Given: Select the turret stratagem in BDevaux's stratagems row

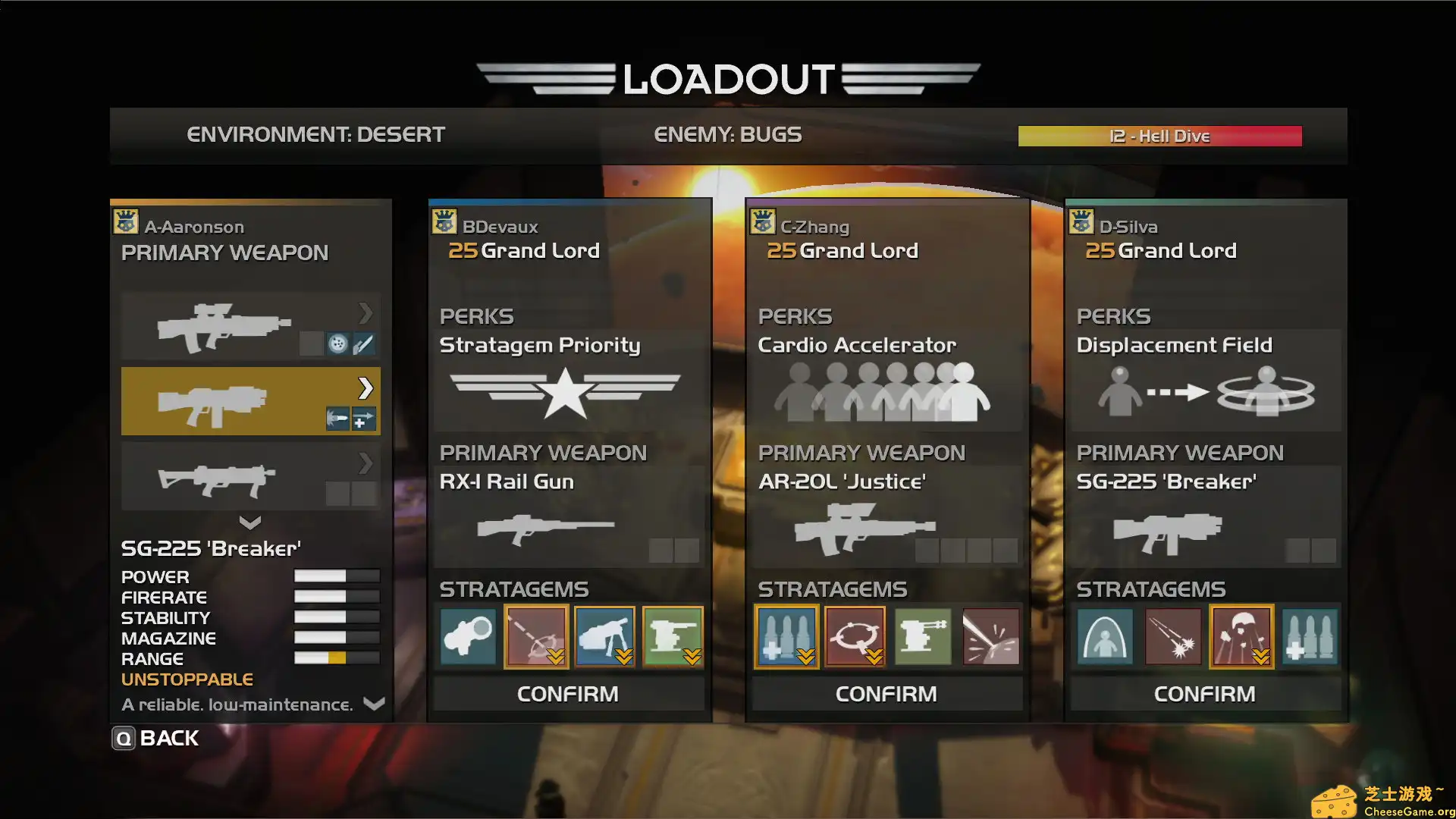Looking at the screenshot, I should coord(673,637).
